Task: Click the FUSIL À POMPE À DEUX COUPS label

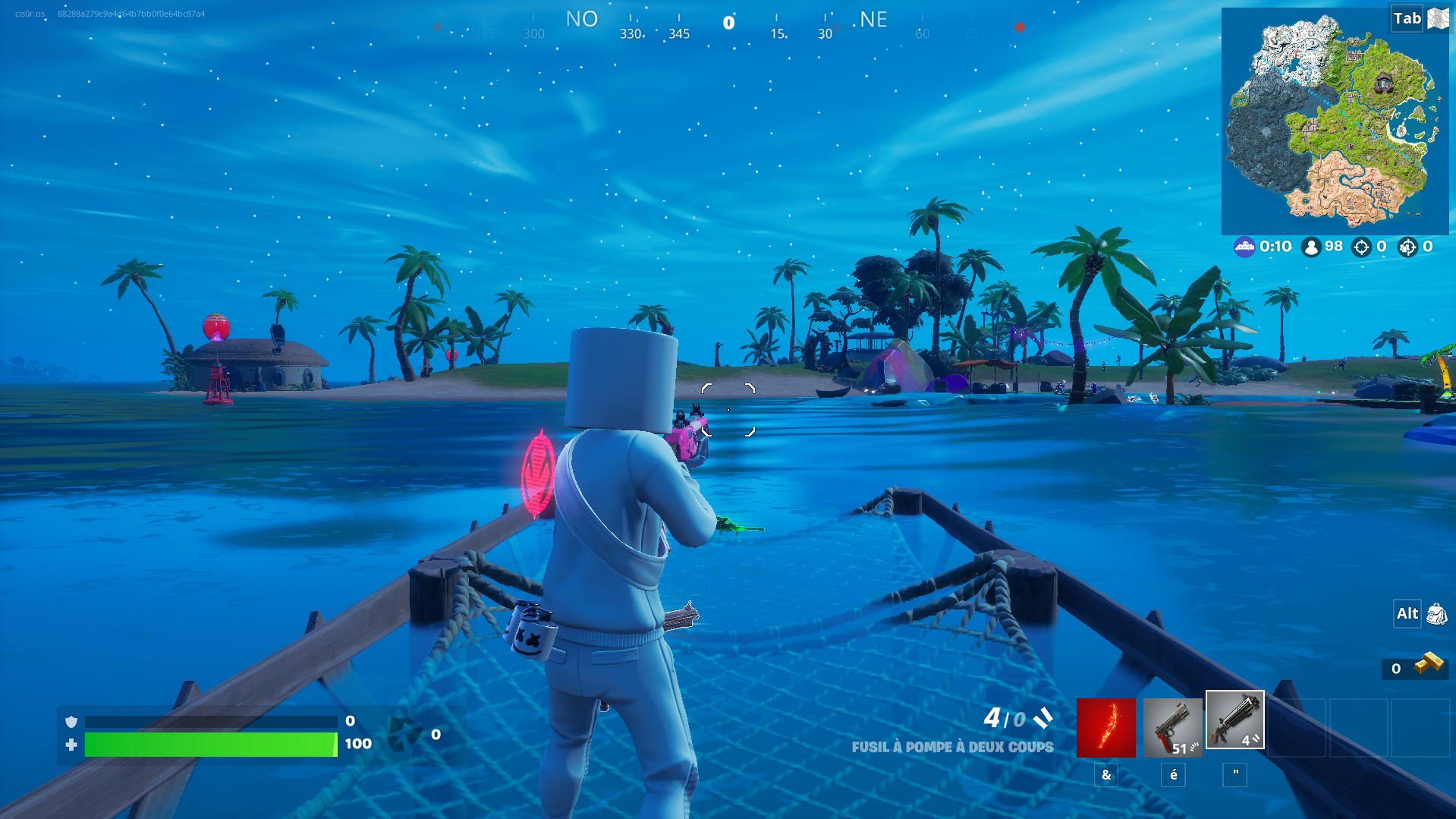Action: tap(953, 747)
